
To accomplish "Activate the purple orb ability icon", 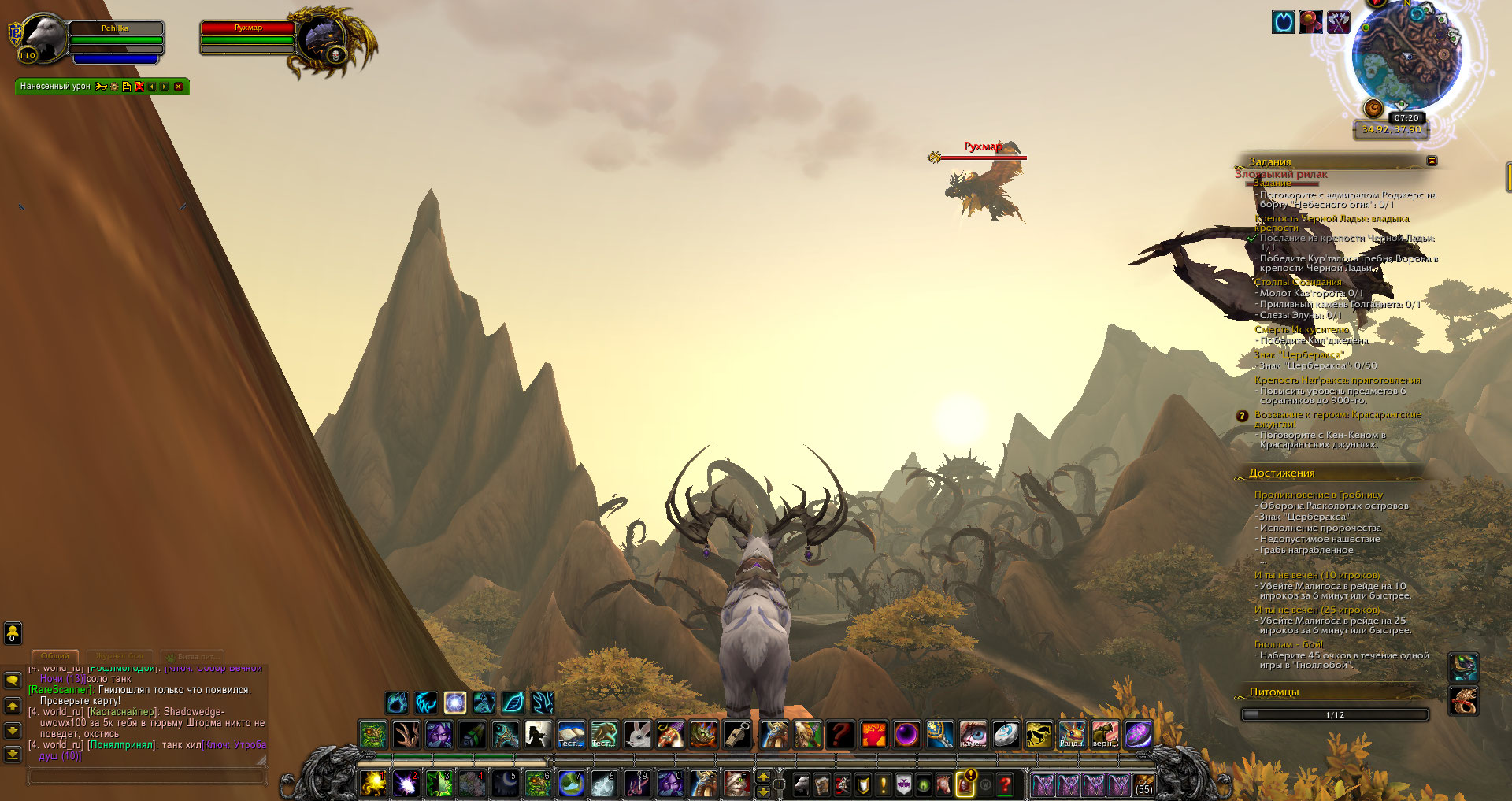I will (906, 735).
